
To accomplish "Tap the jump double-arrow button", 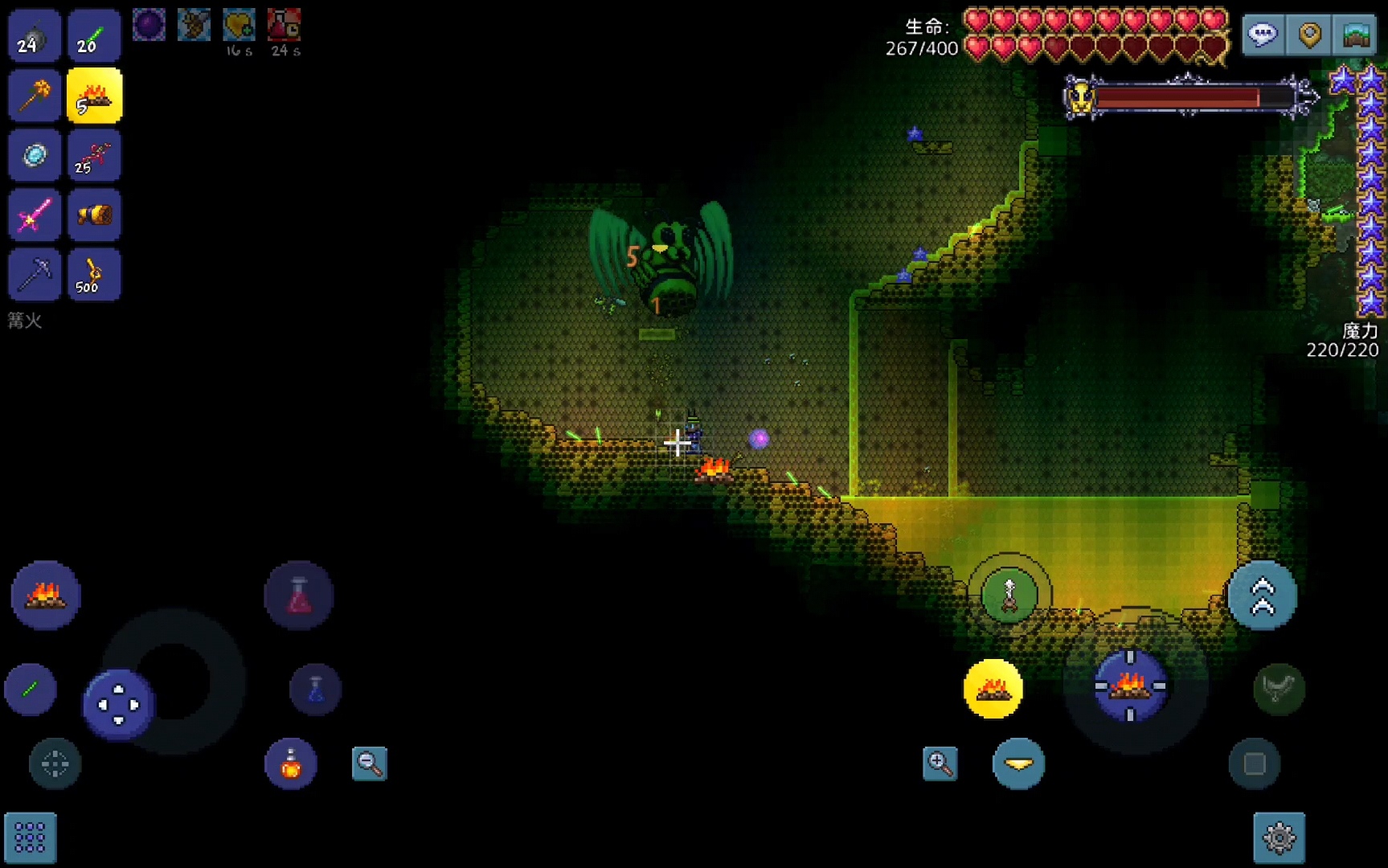I will [x=1262, y=596].
